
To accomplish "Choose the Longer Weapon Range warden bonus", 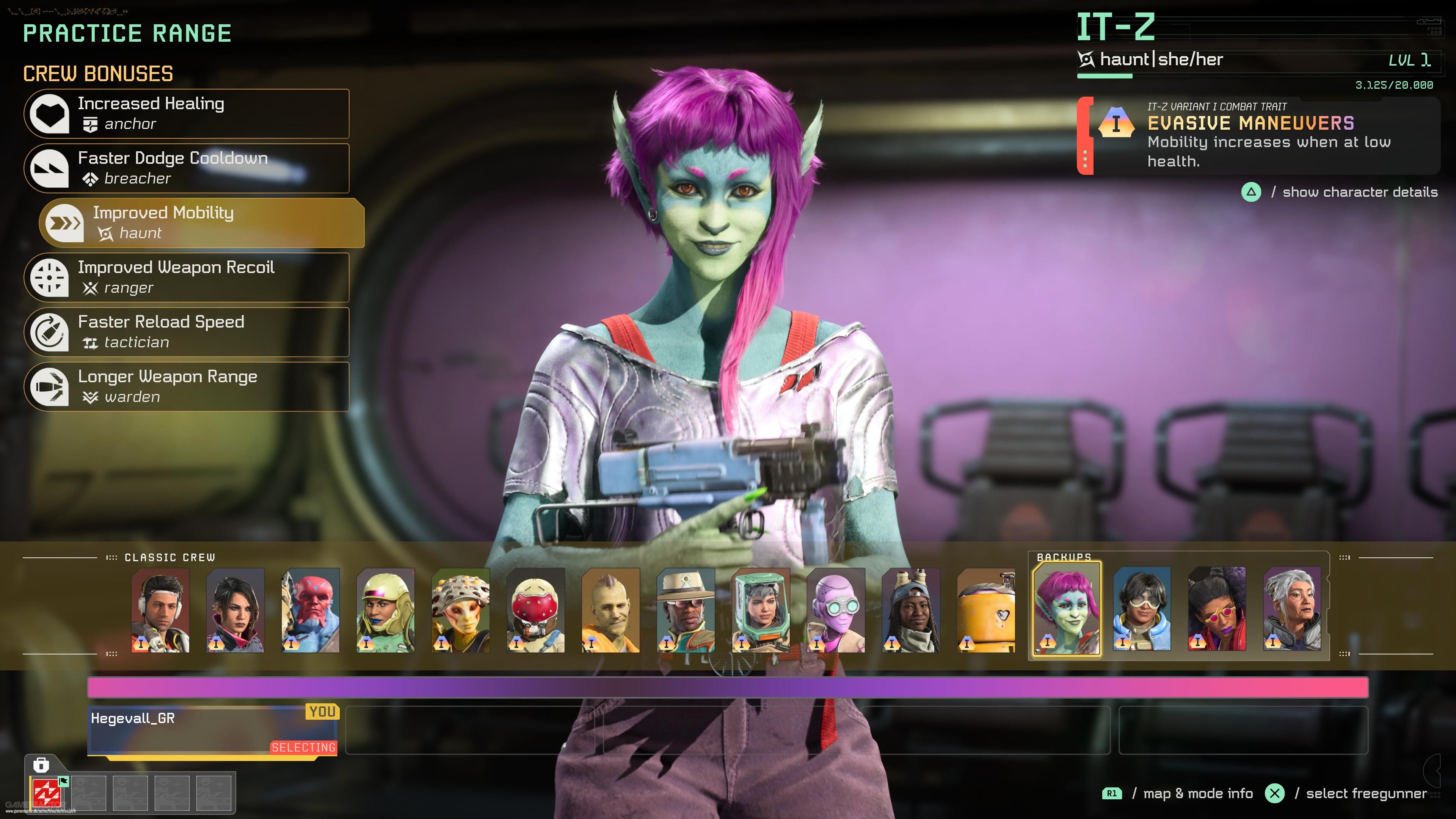I will (x=187, y=387).
